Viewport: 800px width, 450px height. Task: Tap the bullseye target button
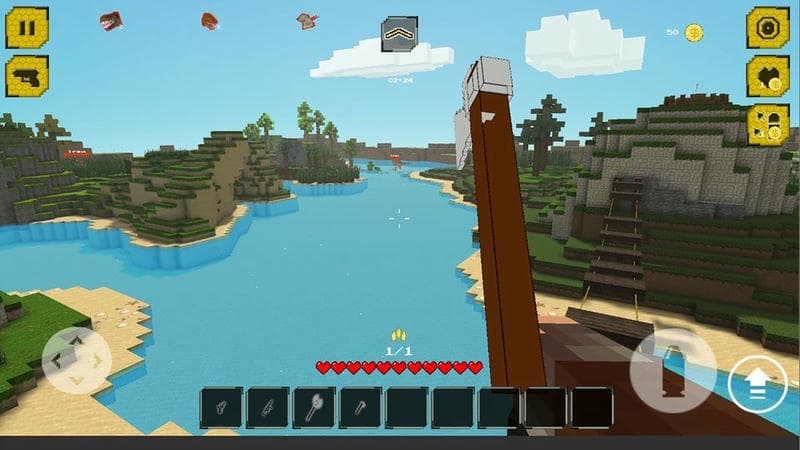pyautogui.click(x=767, y=28)
